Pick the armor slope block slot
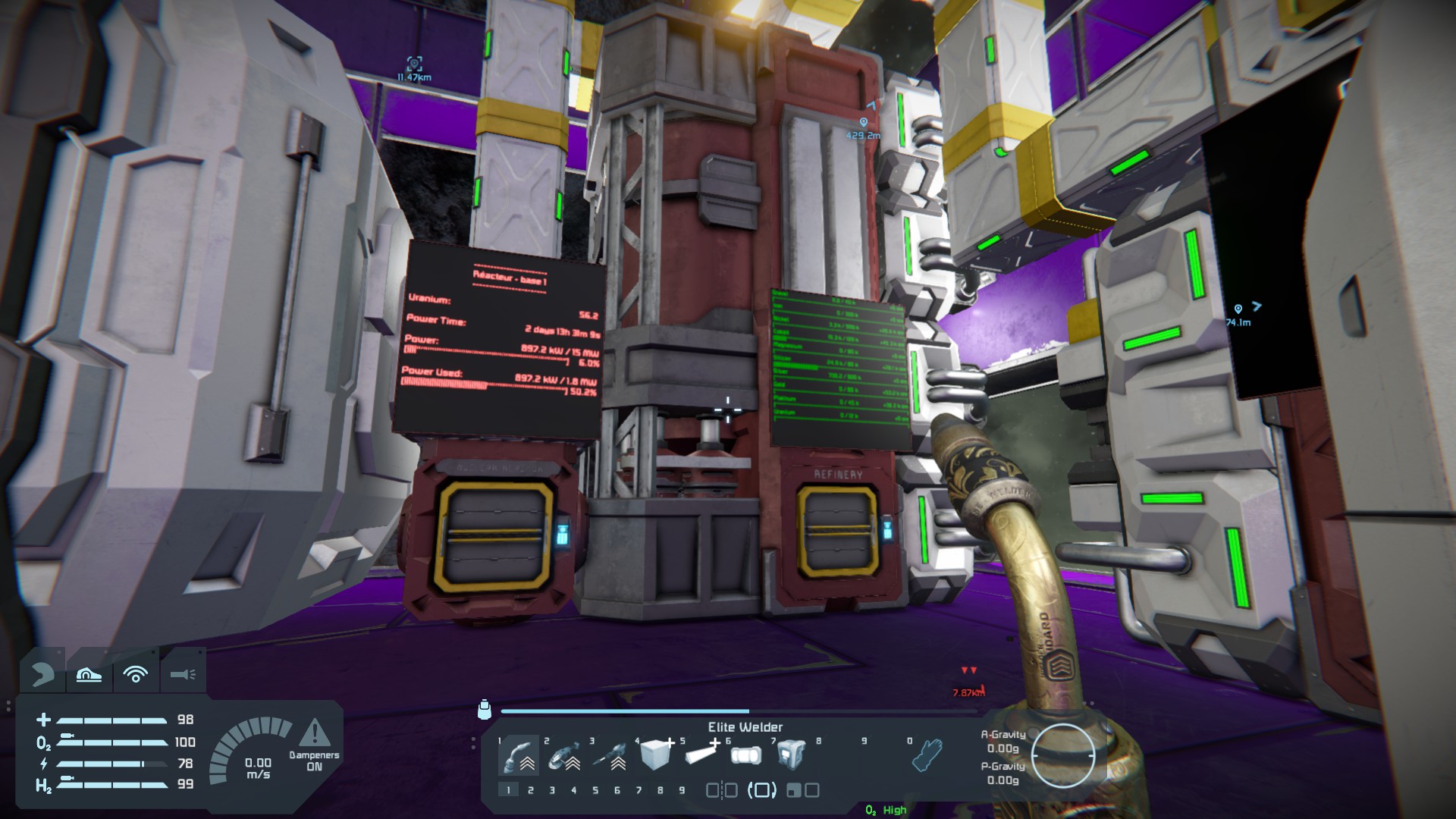This screenshot has width=1456, height=819. coord(701,755)
